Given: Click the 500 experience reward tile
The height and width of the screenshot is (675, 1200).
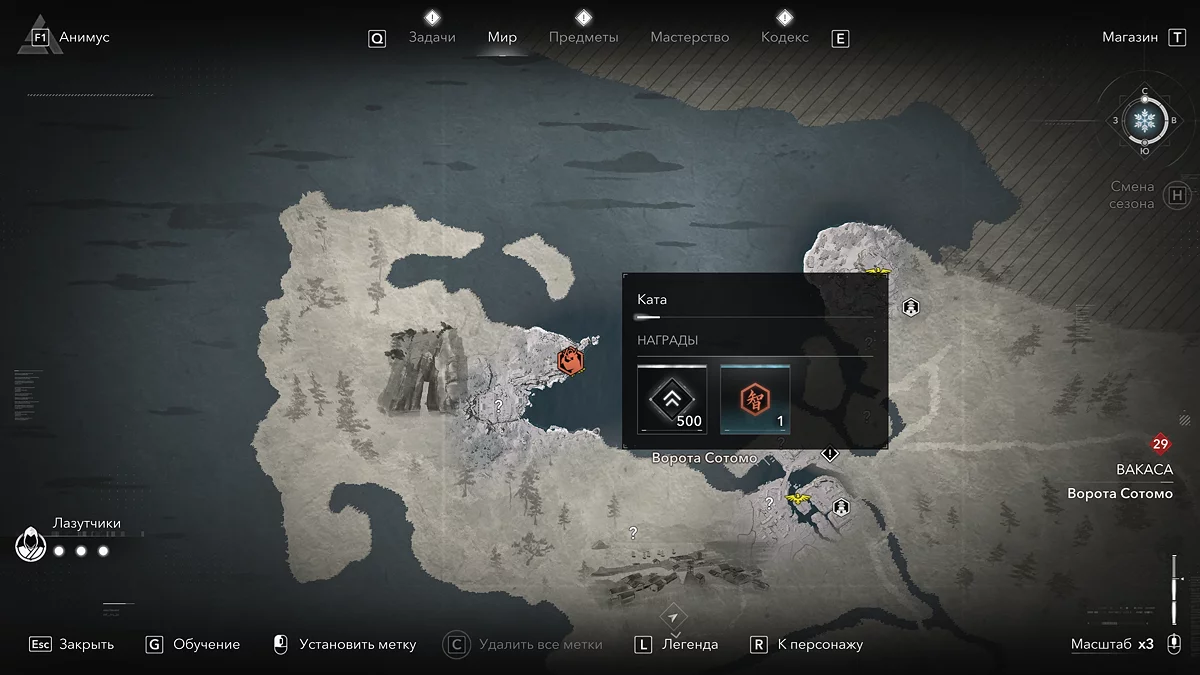Looking at the screenshot, I should click(x=672, y=399).
